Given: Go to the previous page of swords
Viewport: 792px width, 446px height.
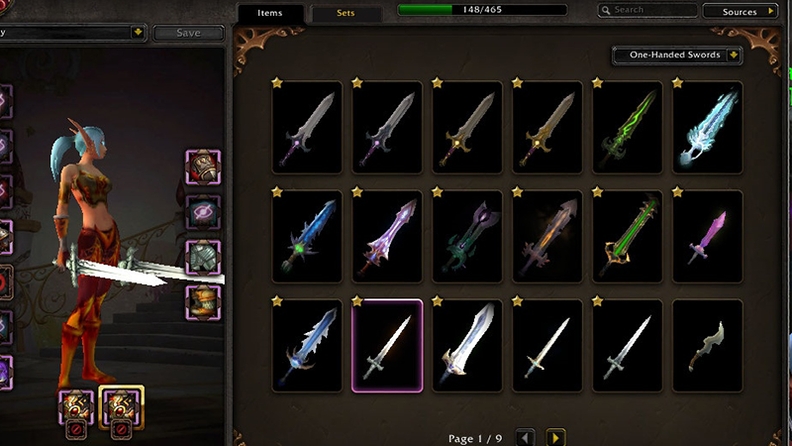Looking at the screenshot, I should (525, 437).
